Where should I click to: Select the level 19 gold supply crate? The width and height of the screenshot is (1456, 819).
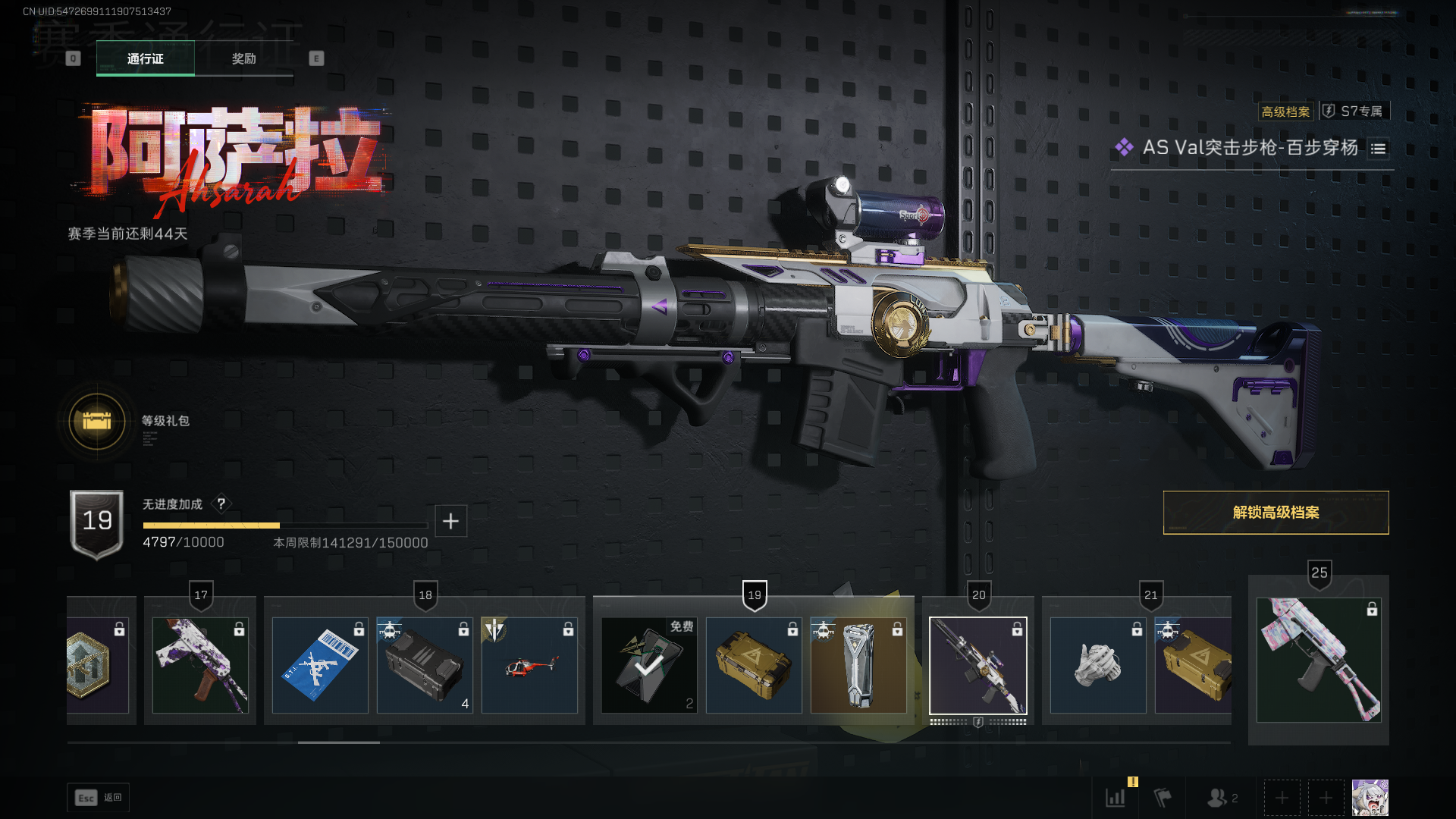coord(754,665)
